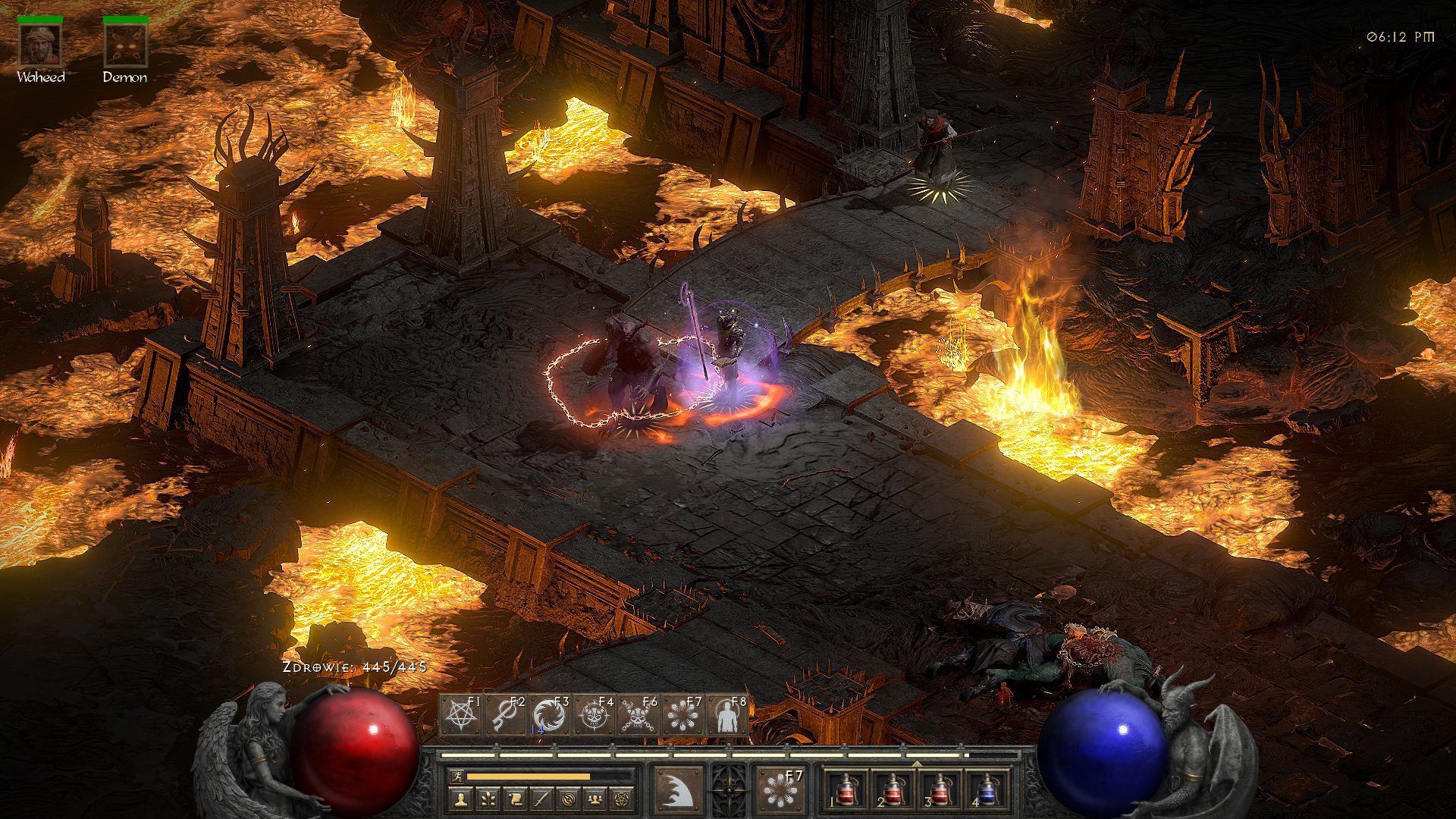Select the pentagram skill on F1

point(461,716)
